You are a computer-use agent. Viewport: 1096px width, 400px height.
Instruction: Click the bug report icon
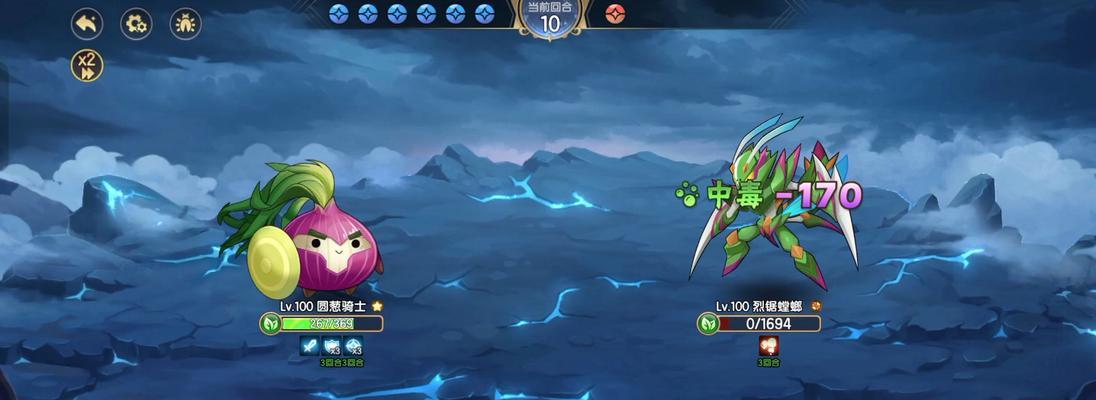[x=185, y=23]
